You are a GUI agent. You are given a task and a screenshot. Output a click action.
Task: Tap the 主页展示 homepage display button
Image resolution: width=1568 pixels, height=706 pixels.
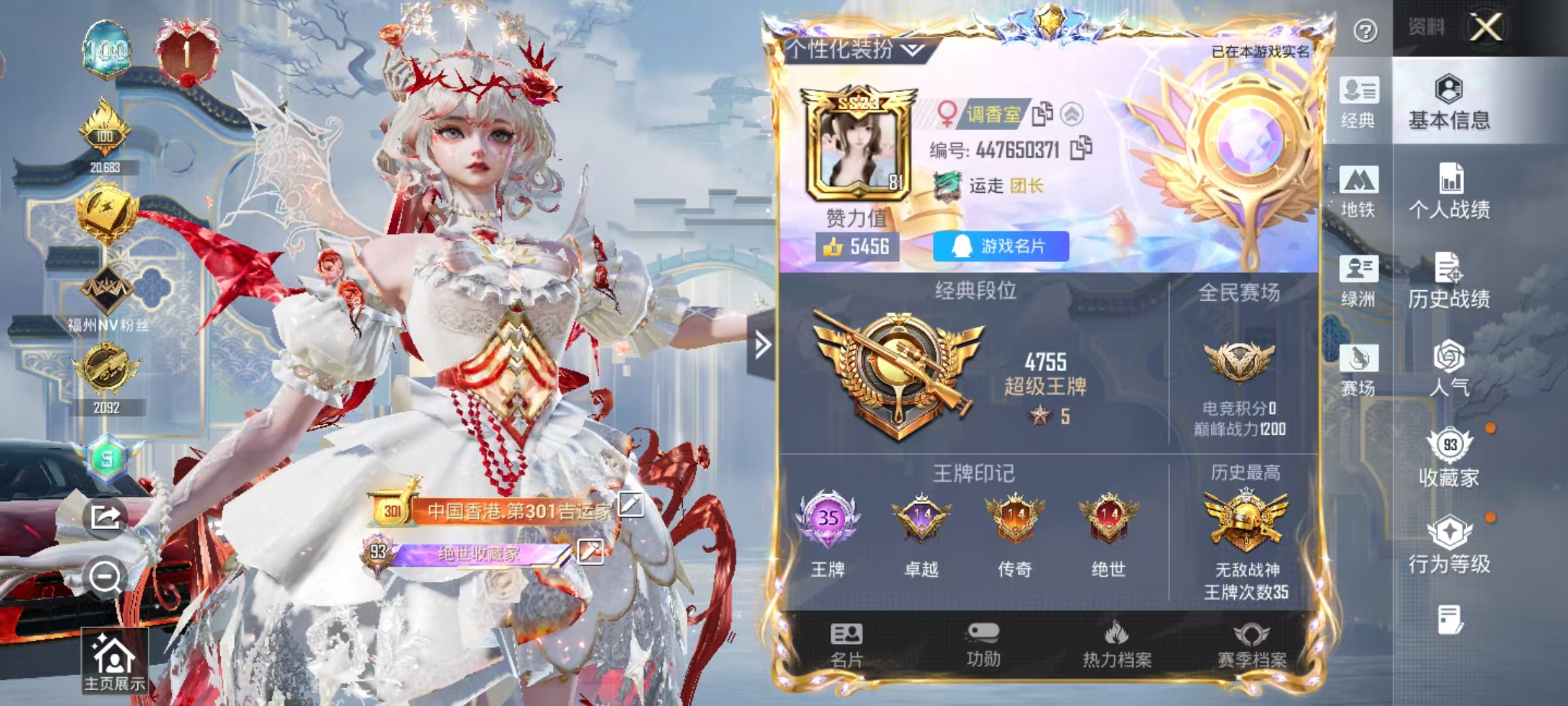pyautogui.click(x=114, y=662)
